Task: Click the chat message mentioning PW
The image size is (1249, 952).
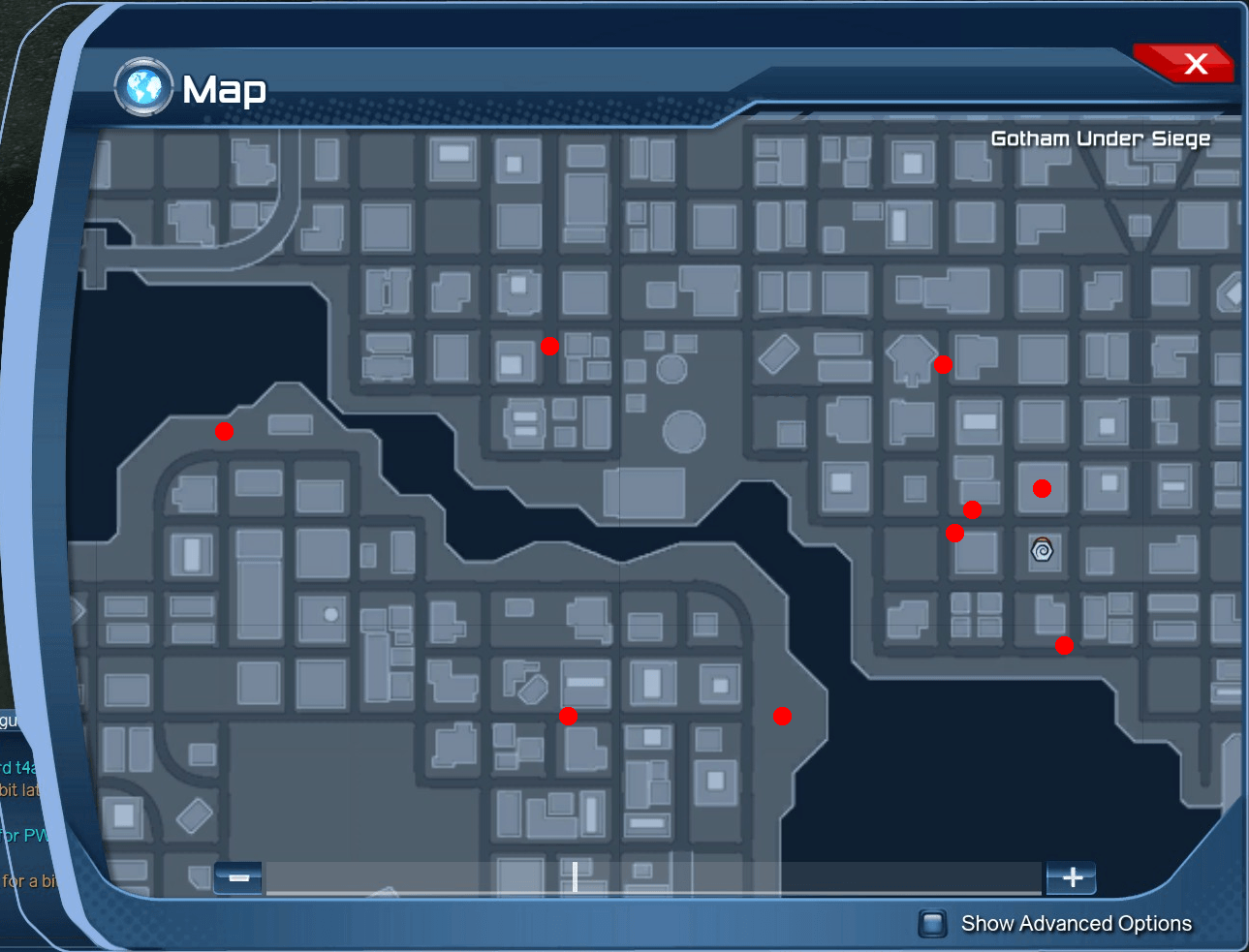Action: [19, 834]
